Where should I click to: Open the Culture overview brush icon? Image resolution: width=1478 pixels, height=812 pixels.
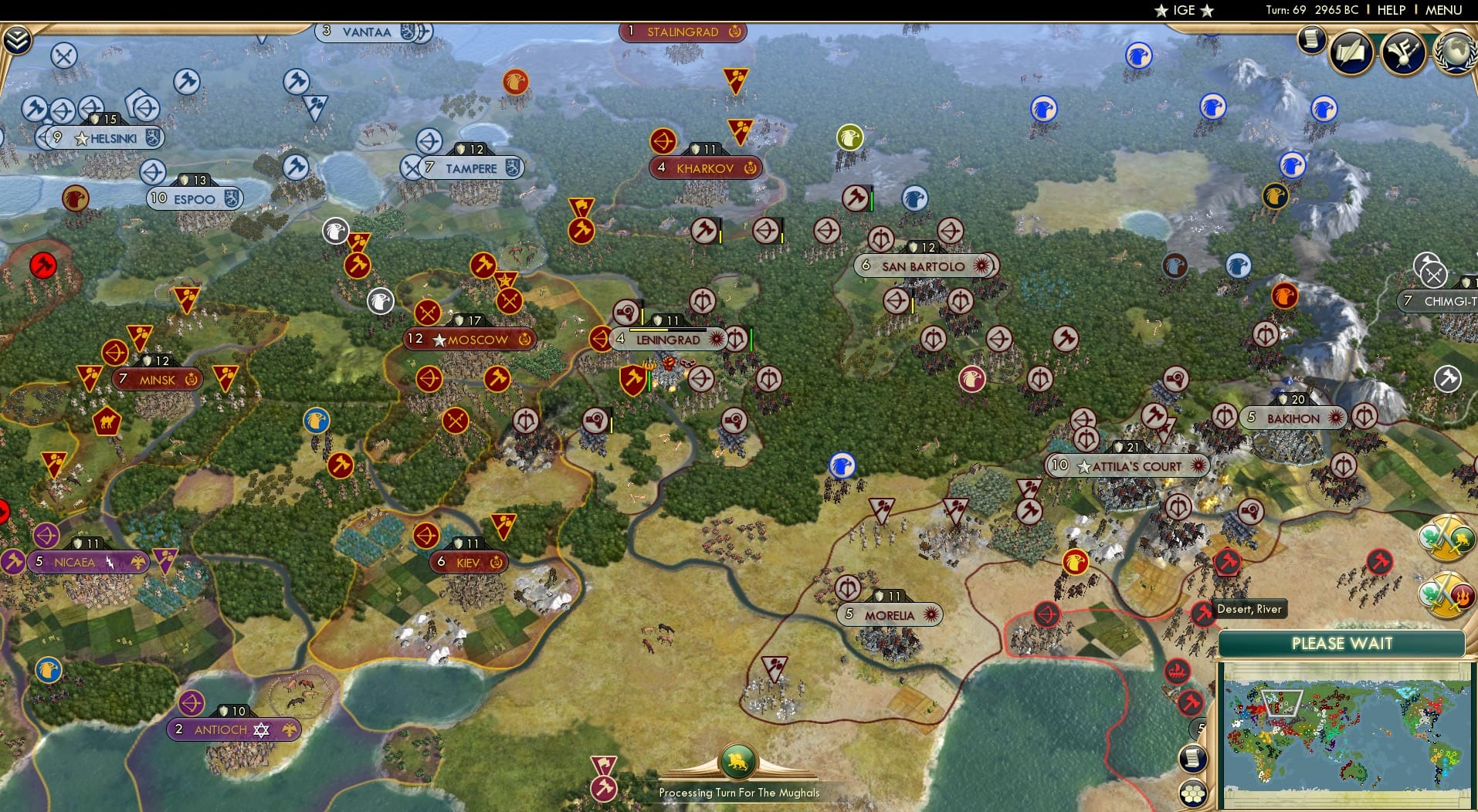(1402, 52)
